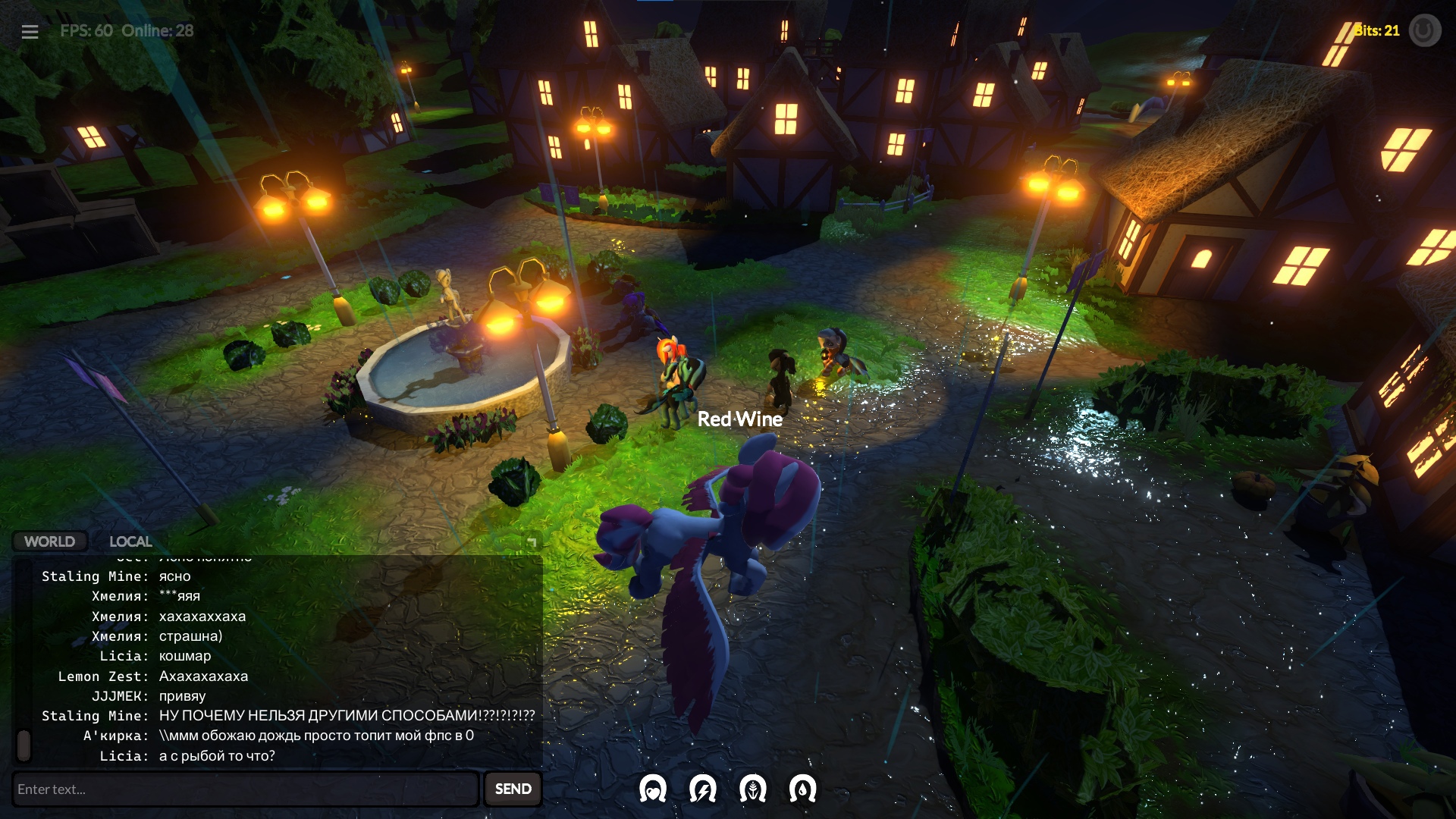Activate the heart horseshoe ability

pos(652,789)
